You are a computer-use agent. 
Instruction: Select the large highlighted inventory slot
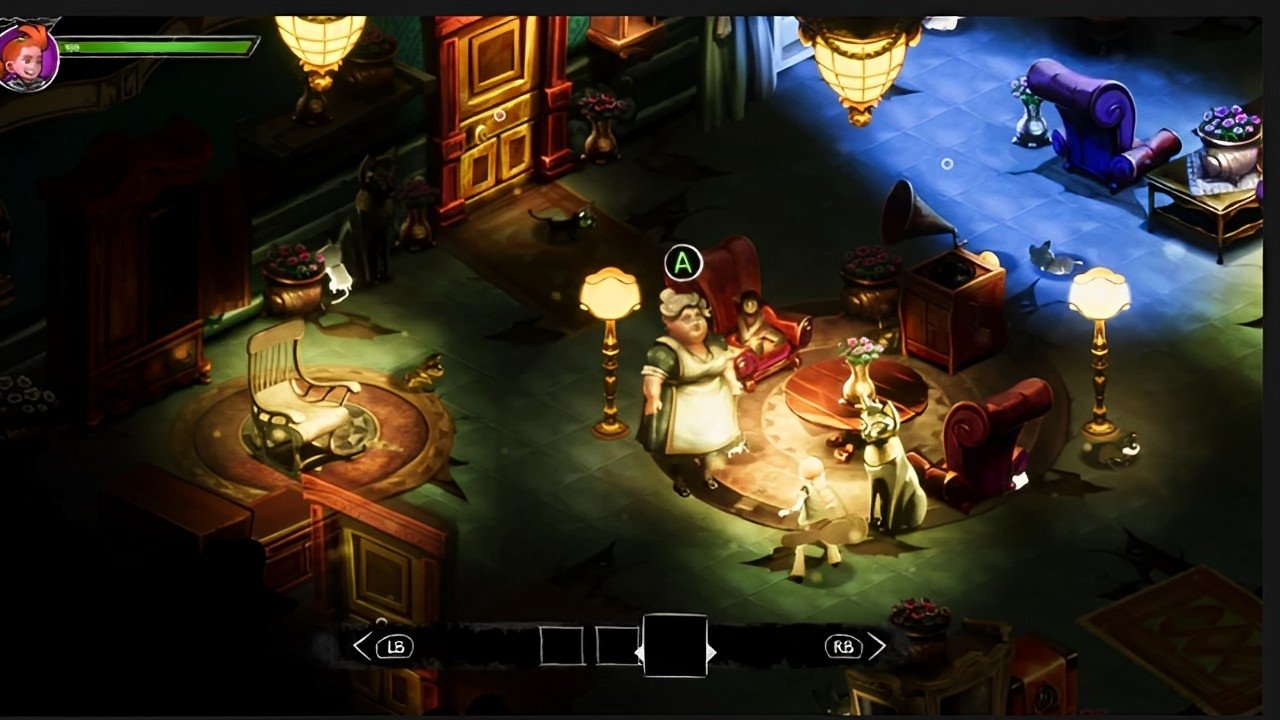tap(675, 646)
